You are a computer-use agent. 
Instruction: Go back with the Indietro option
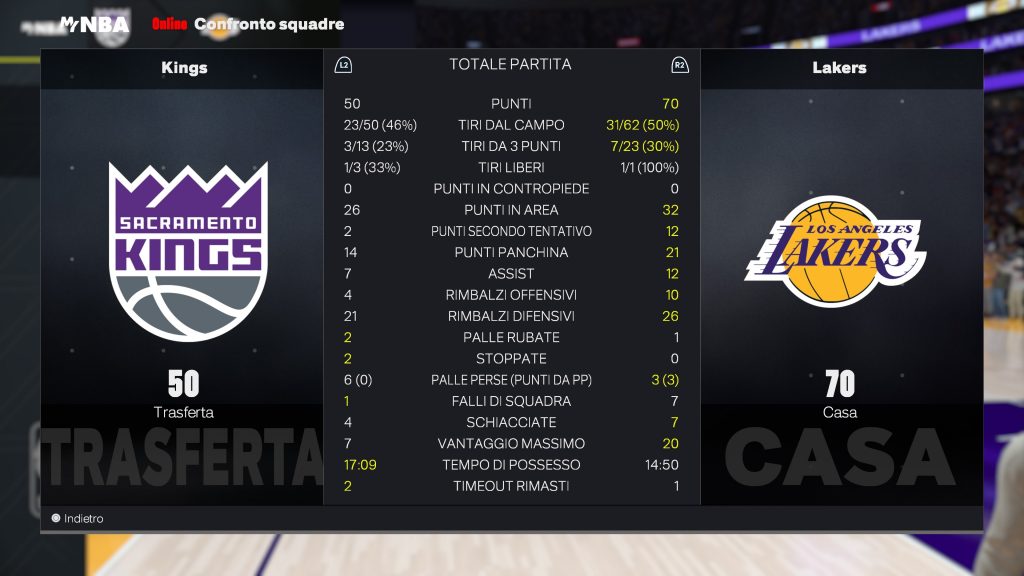78,519
